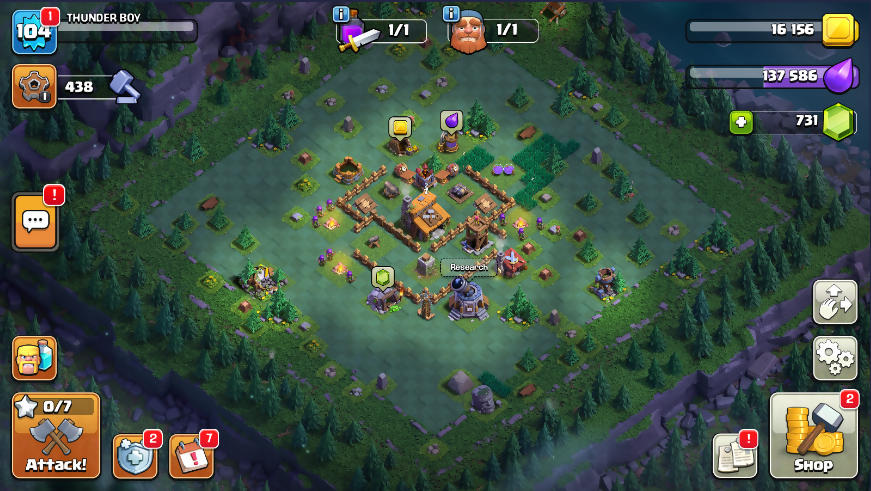Open the news scroll button
The width and height of the screenshot is (871, 491).
pos(734,455)
